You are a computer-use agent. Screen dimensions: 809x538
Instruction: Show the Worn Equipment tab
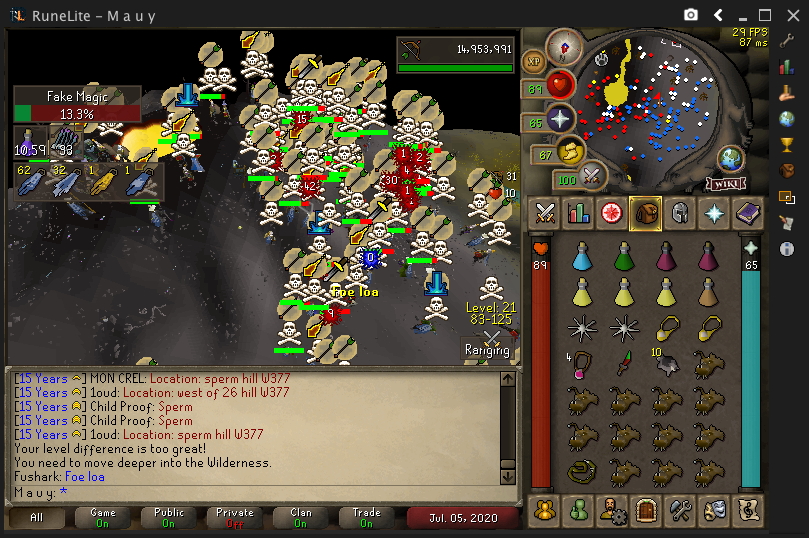point(679,212)
